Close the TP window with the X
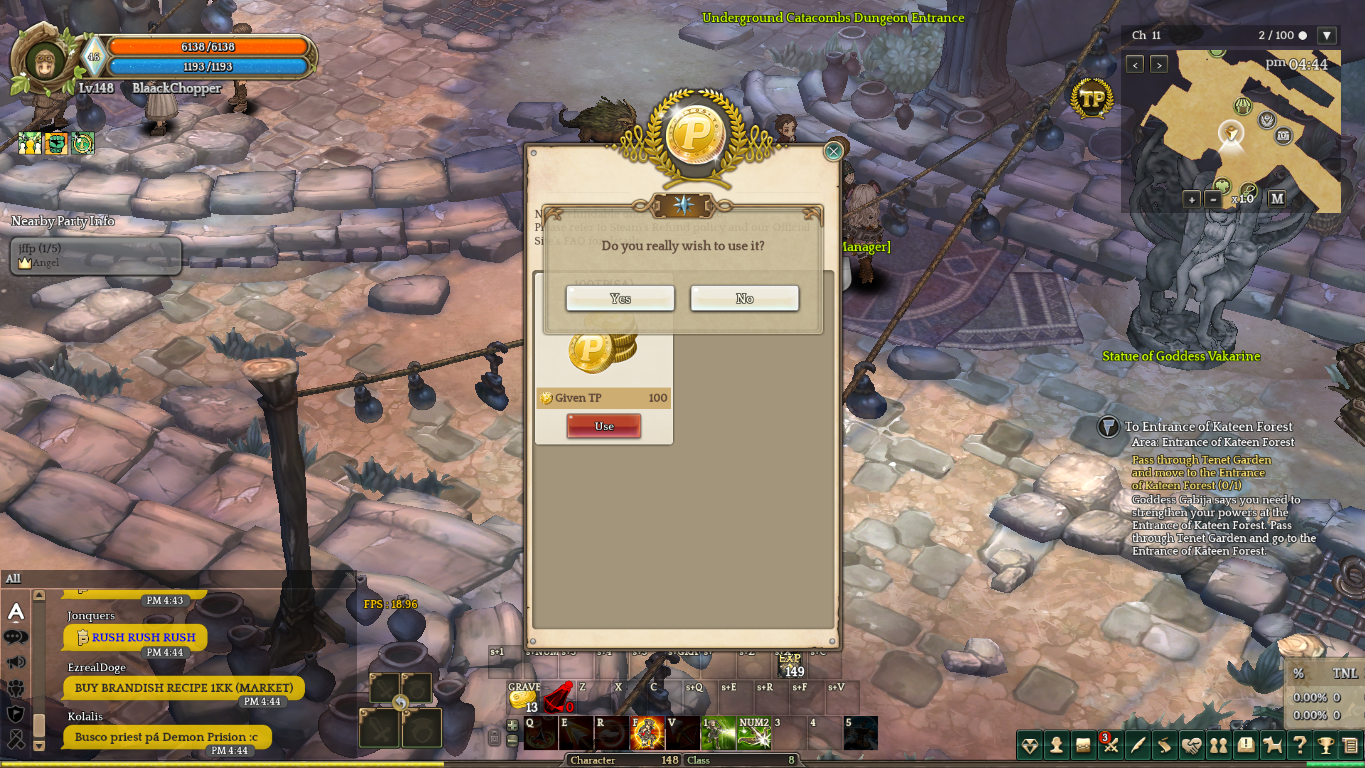Image resolution: width=1365 pixels, height=768 pixels. click(833, 151)
